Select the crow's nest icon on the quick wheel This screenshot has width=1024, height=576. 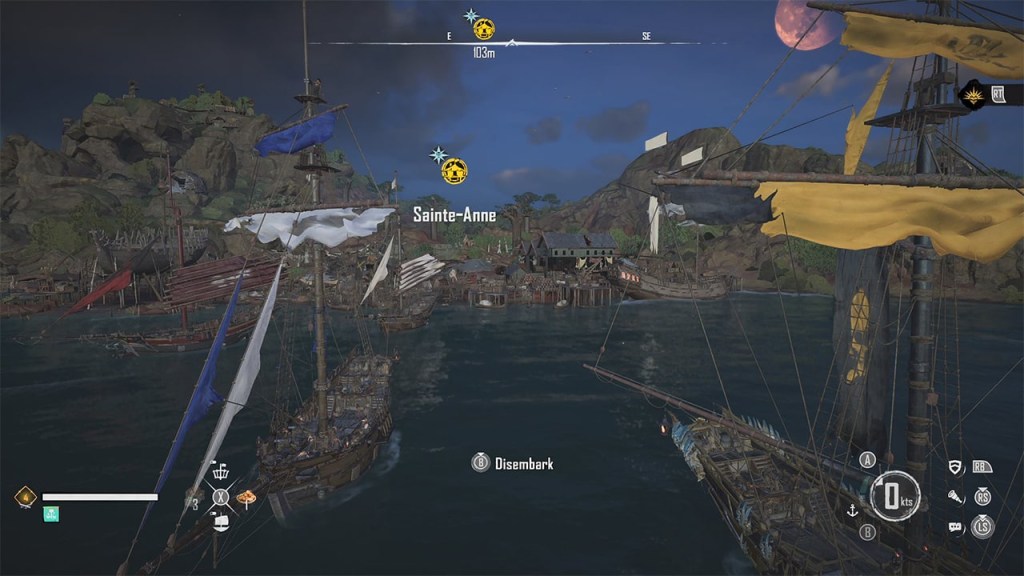(221, 474)
